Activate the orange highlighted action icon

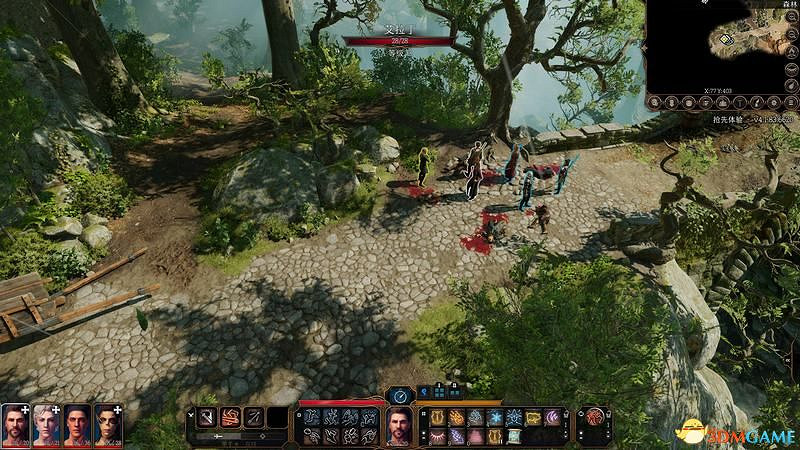(x=230, y=417)
